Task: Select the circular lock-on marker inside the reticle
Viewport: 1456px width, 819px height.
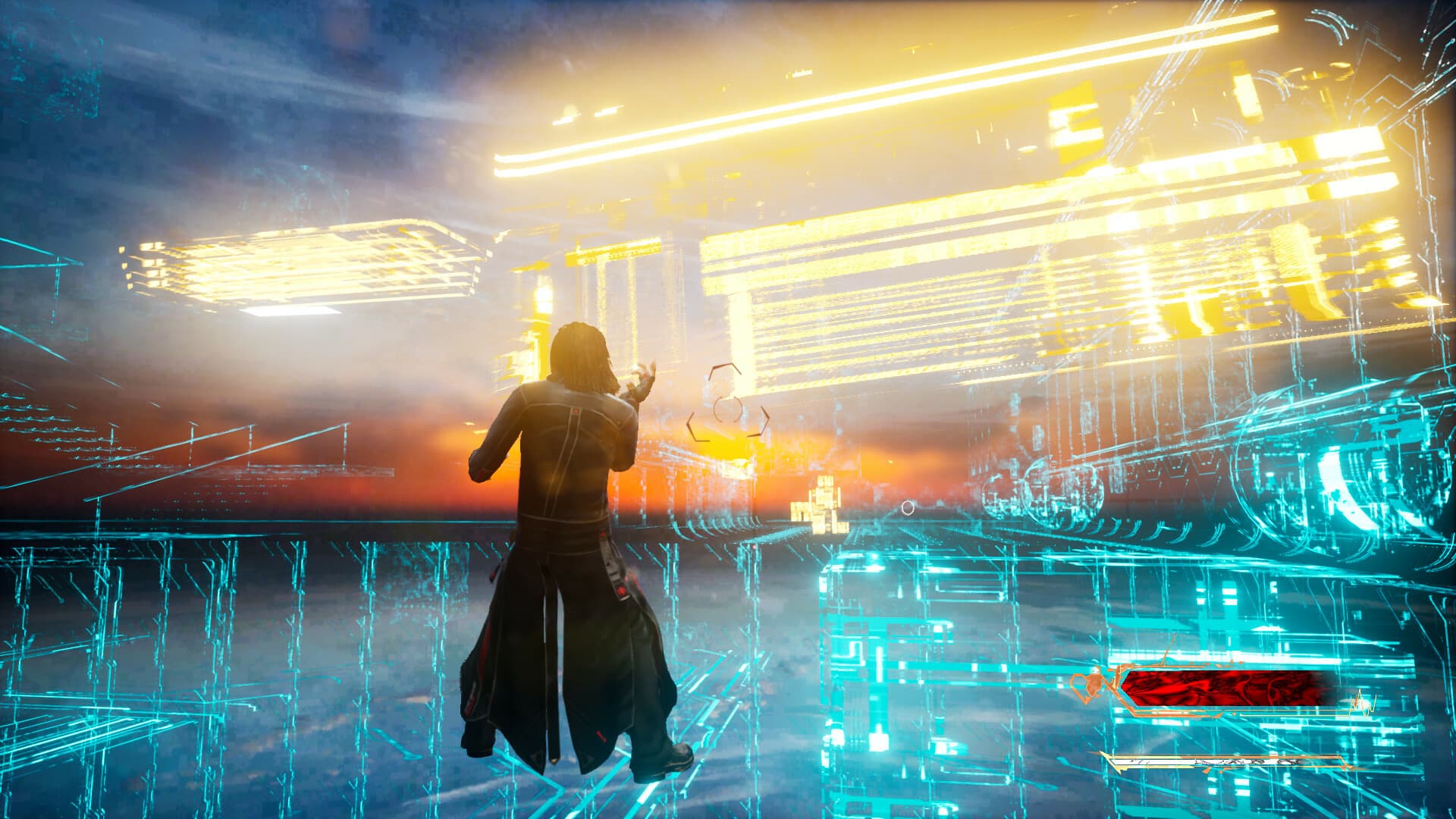Action: (726, 409)
